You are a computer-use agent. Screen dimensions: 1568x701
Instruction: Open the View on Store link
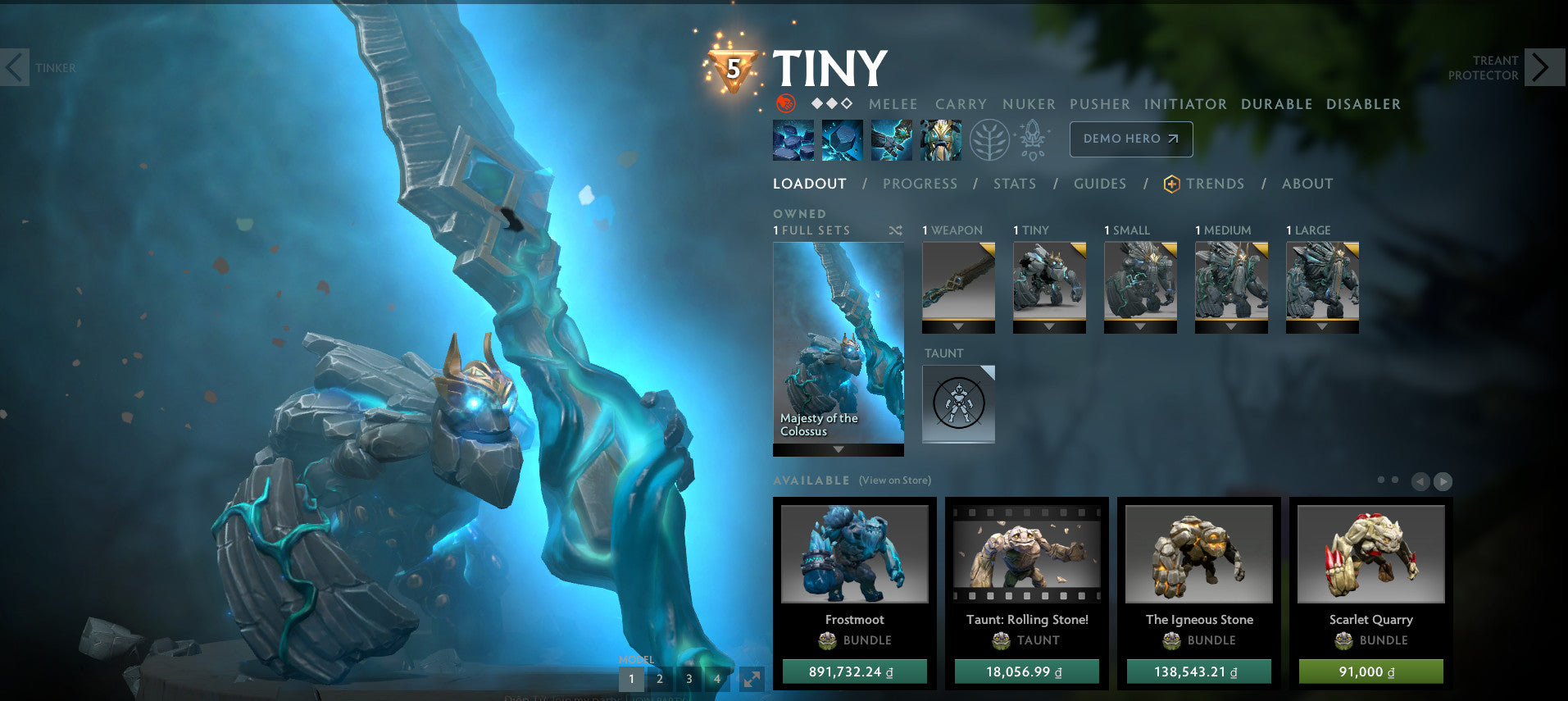893,480
